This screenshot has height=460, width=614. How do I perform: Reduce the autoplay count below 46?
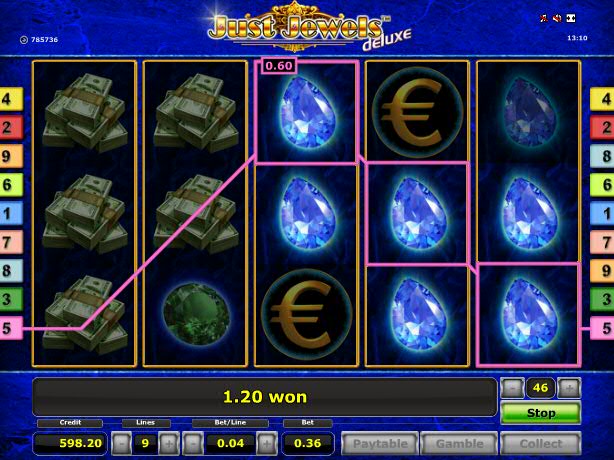[x=511, y=388]
